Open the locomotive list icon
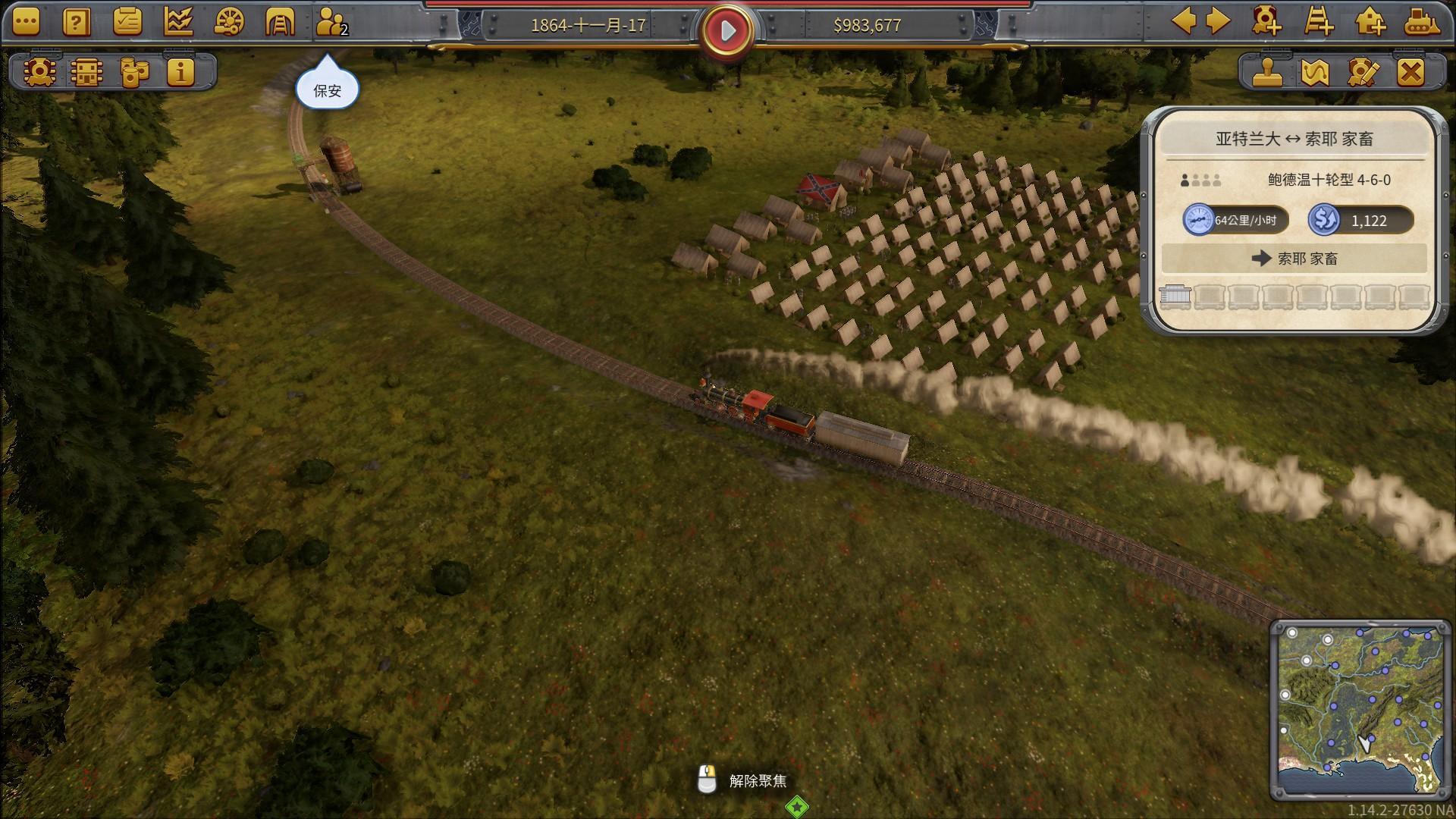 click(x=38, y=72)
